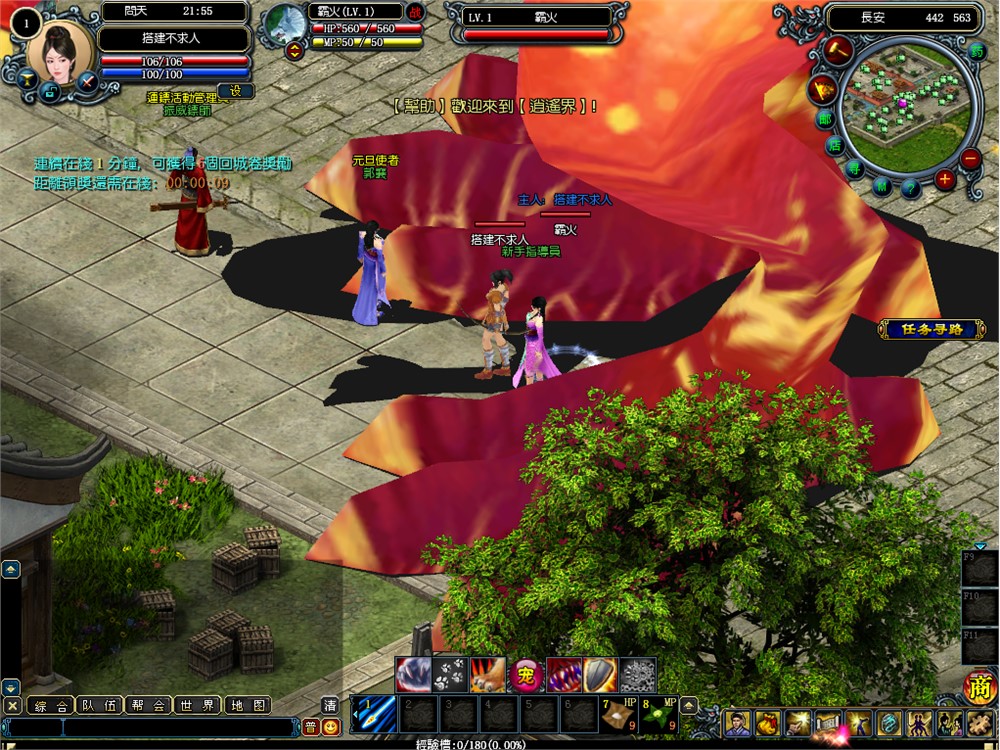1000x750 pixels.
Task: Open the medicine (药) button near minimap
Action: pos(977,50)
